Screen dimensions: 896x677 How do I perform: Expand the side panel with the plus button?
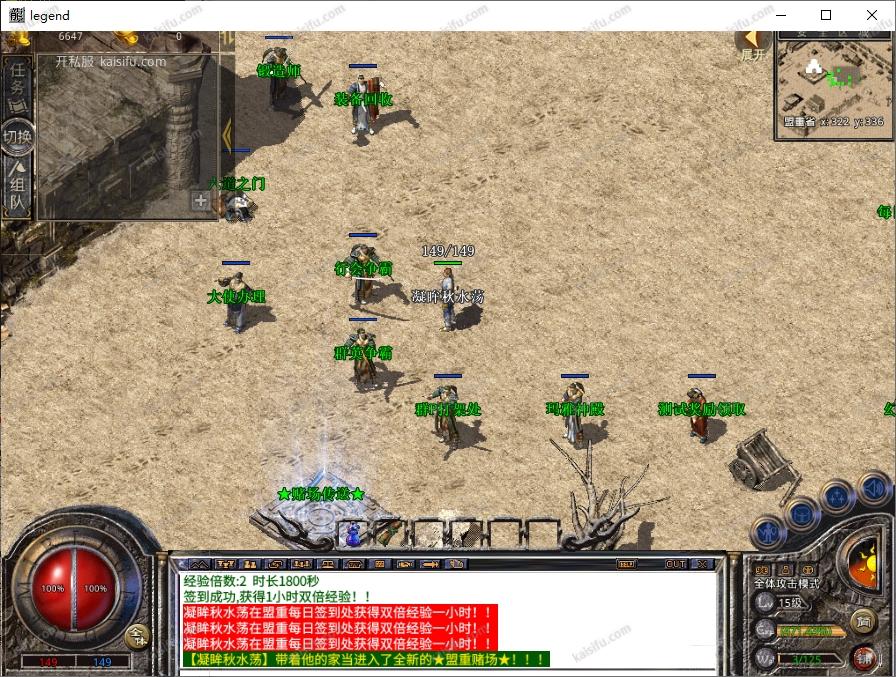tap(201, 201)
